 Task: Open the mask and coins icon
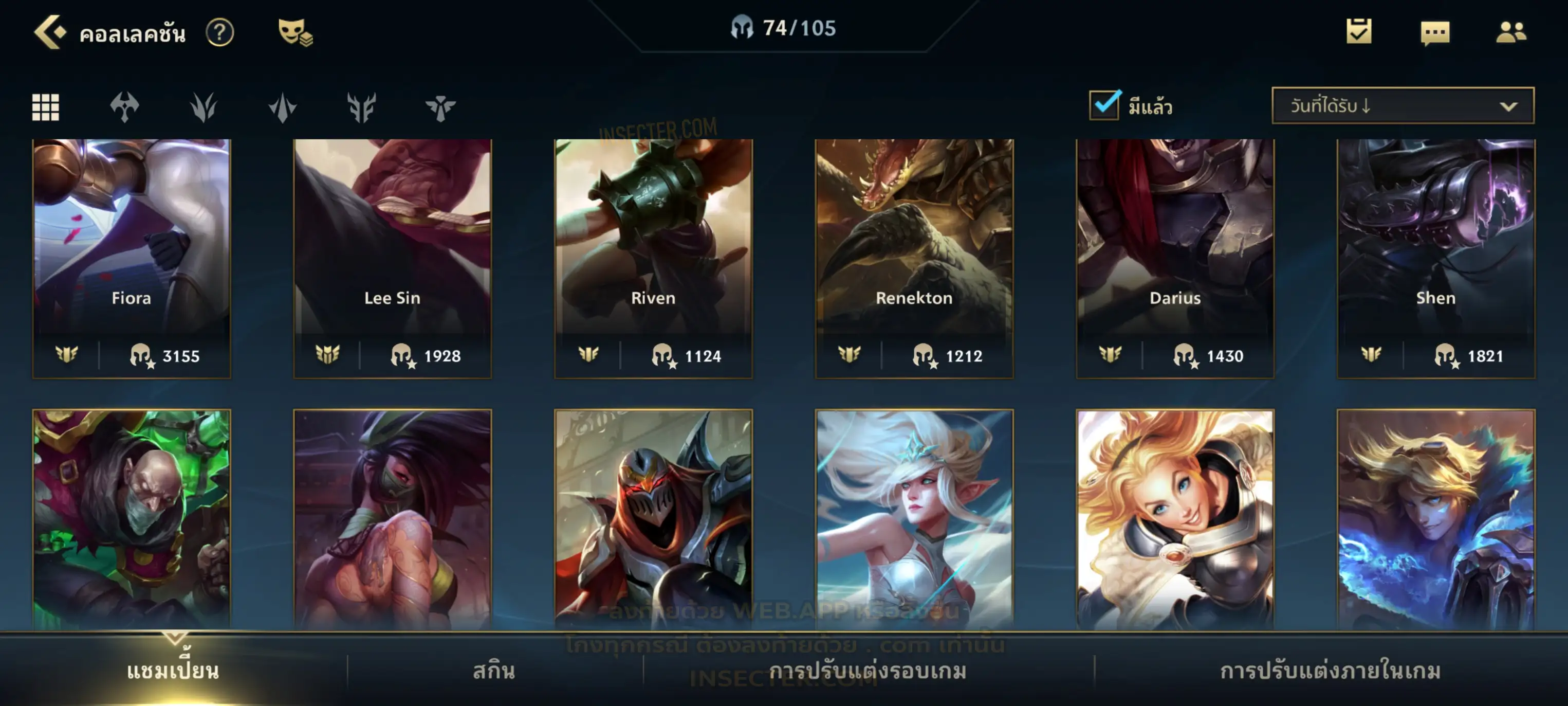point(294,32)
